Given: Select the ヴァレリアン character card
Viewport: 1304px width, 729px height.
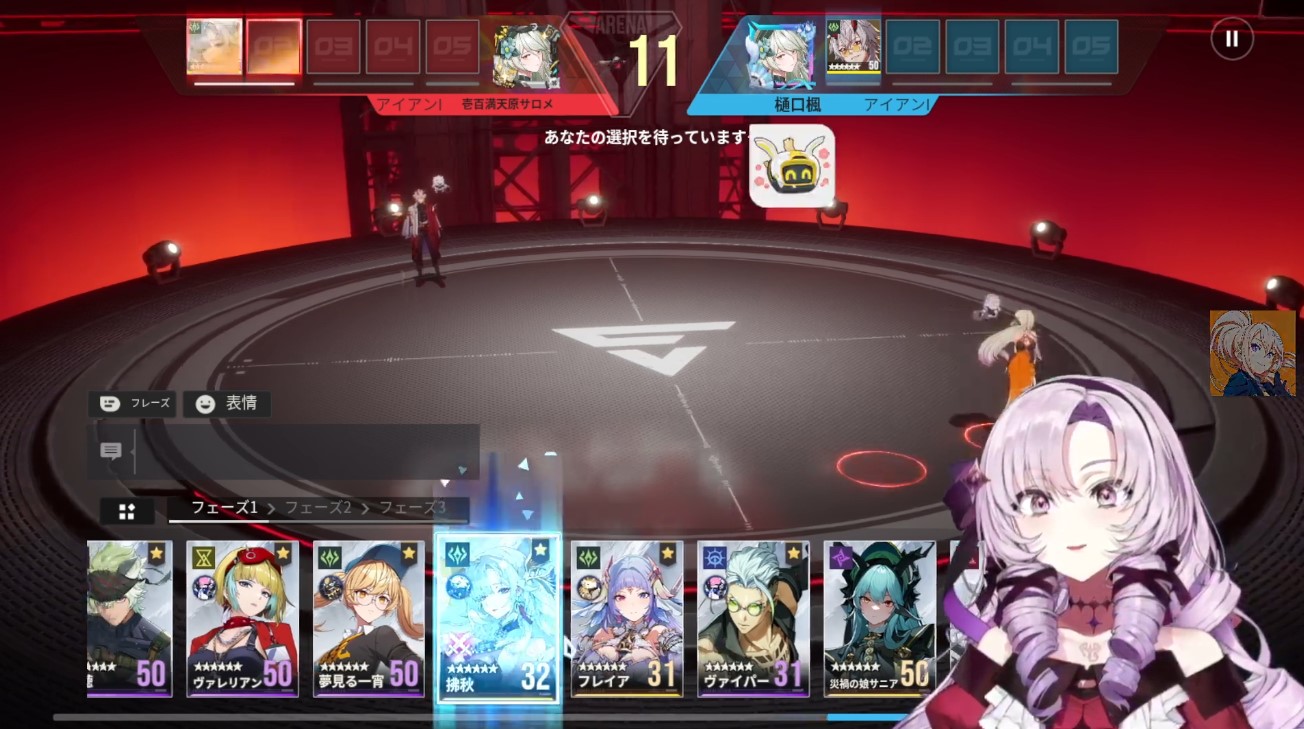Looking at the screenshot, I should coord(242,618).
